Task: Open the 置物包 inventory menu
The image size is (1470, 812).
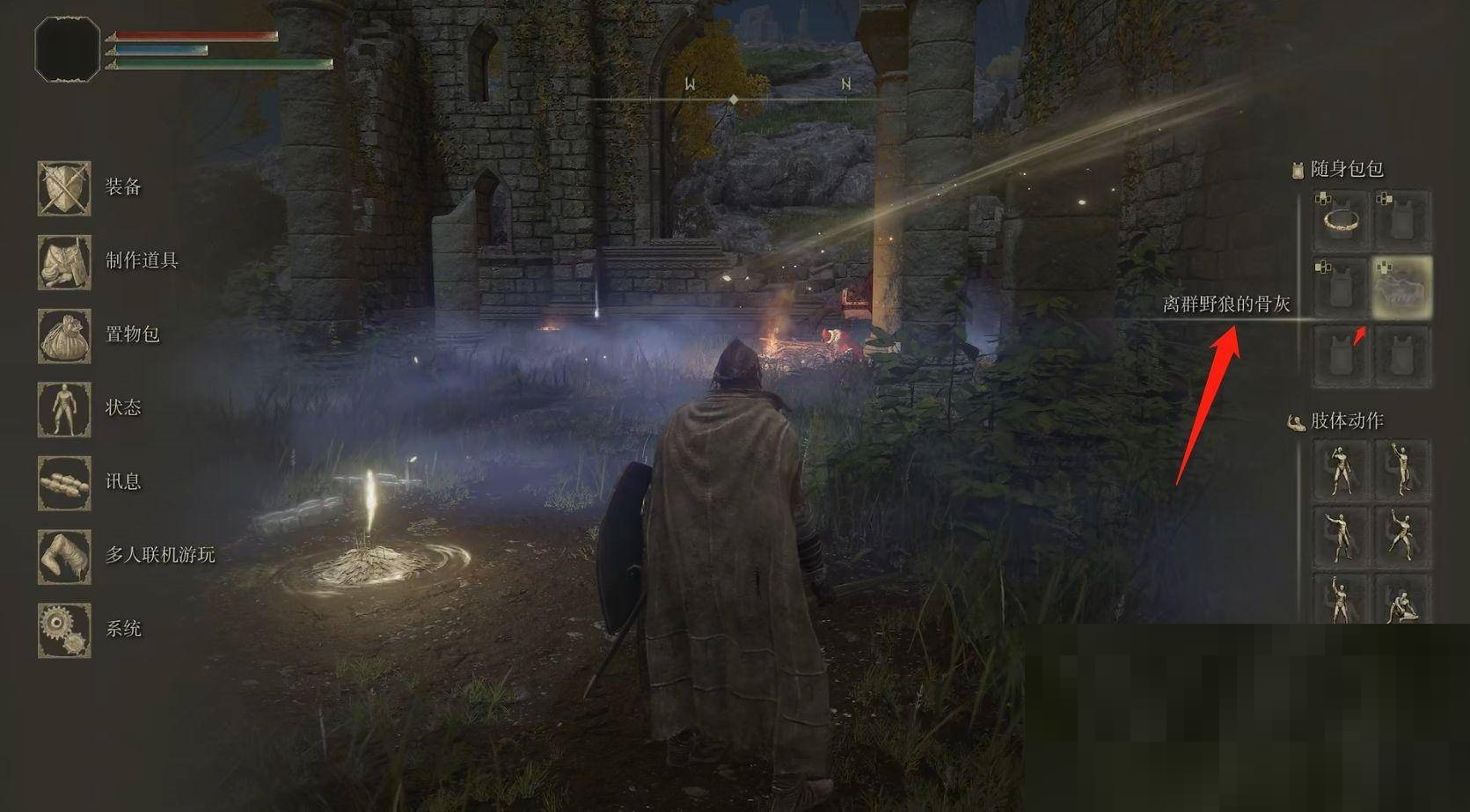Action: tap(64, 335)
